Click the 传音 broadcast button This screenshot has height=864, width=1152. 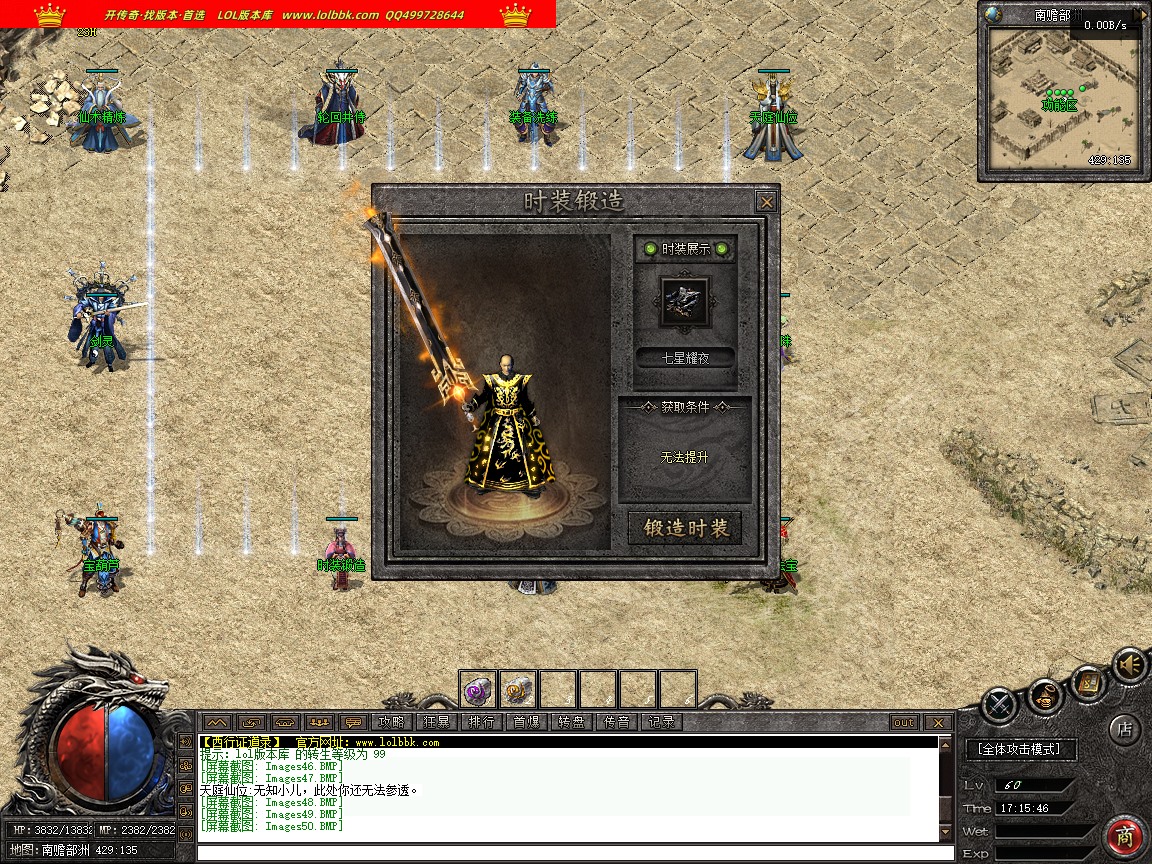[616, 722]
